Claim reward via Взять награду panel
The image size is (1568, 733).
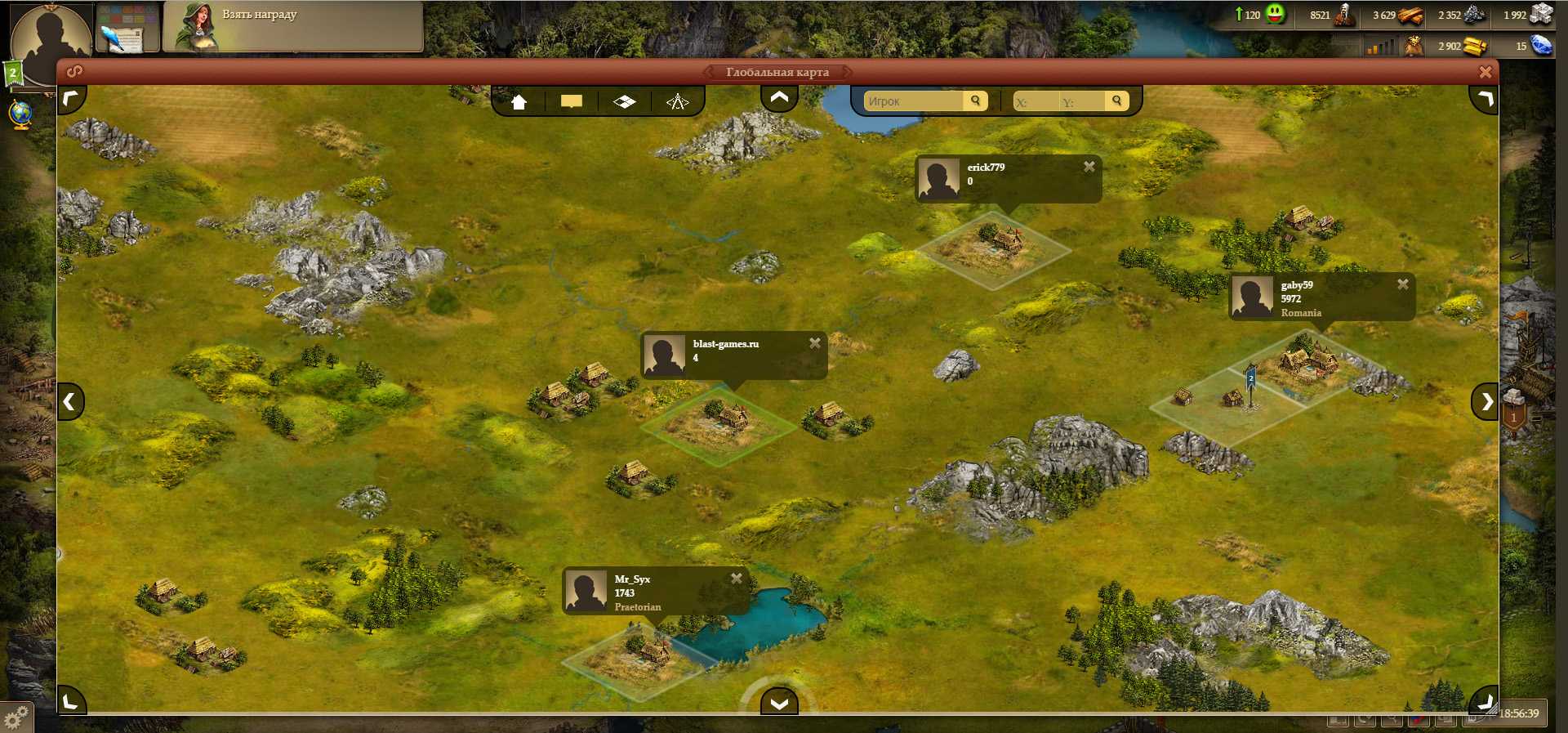coord(292,26)
